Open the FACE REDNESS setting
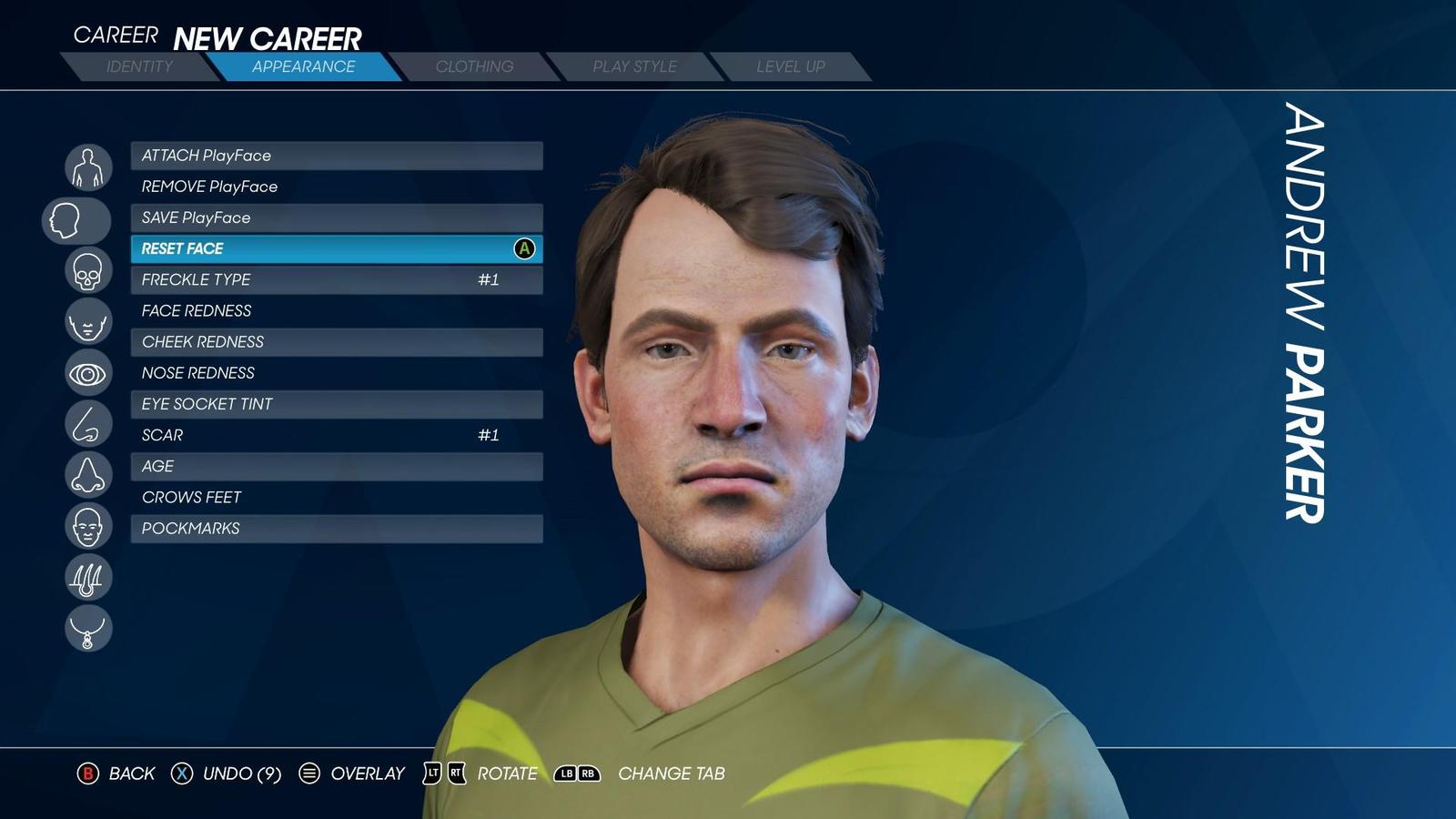The height and width of the screenshot is (819, 1456). [x=337, y=310]
